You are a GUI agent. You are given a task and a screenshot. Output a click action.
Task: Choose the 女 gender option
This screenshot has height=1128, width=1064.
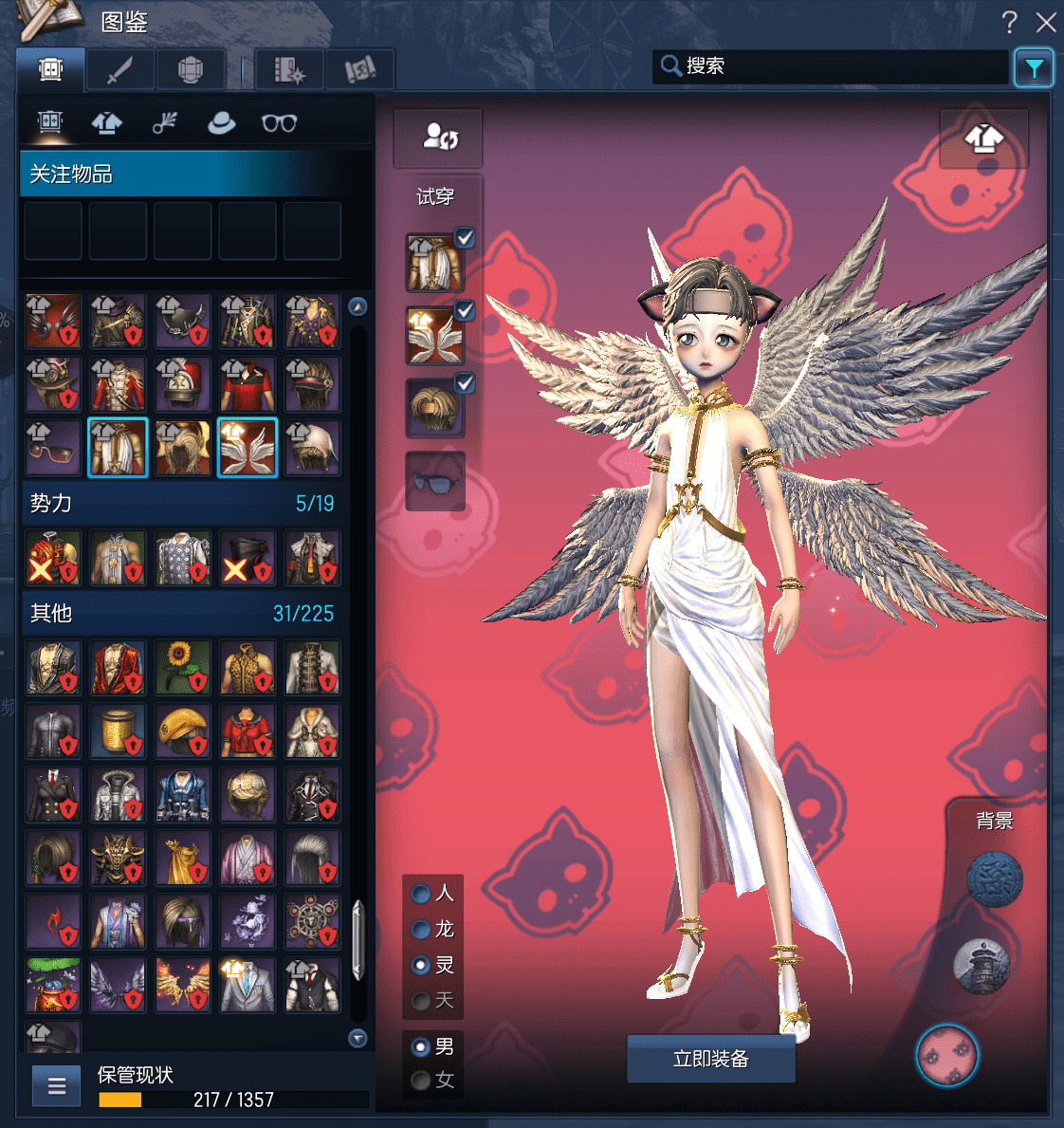click(422, 1081)
